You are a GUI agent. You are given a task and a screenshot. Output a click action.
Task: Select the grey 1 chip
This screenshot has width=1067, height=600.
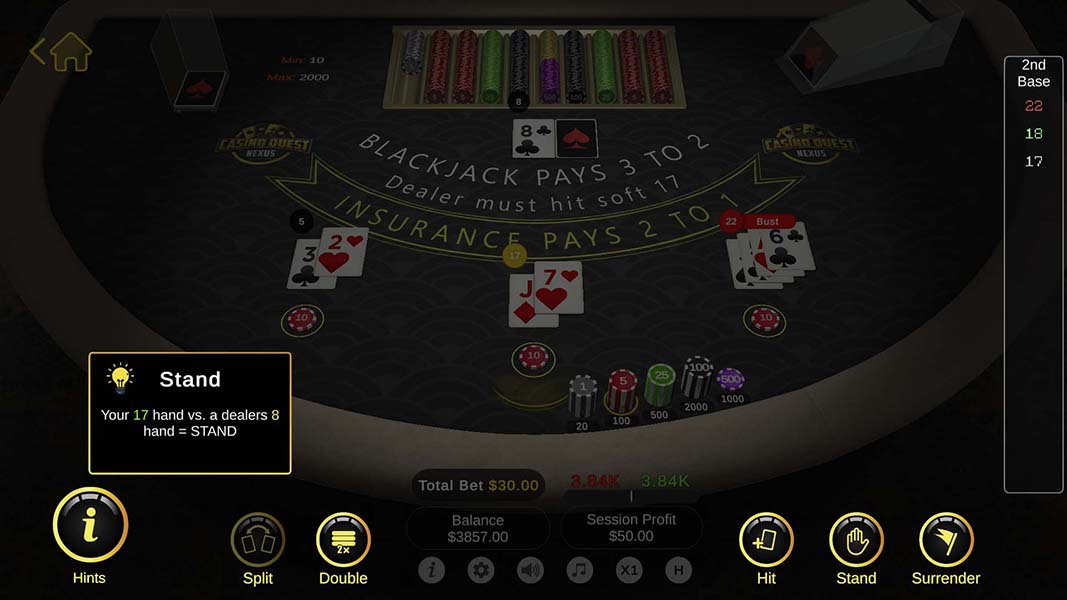pyautogui.click(x=583, y=394)
